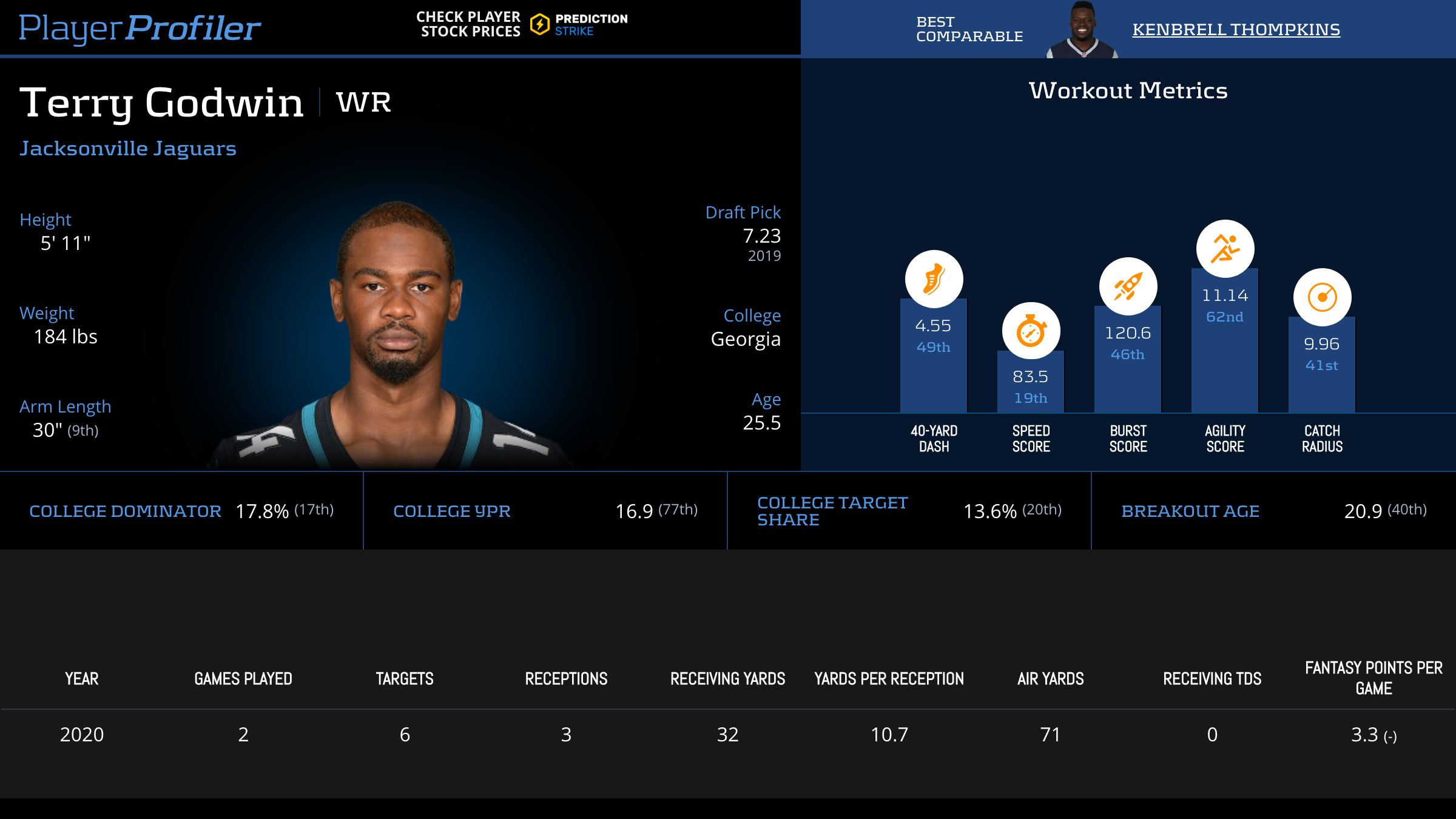Screen dimensions: 1456x819
Task: Click the College YPR label
Action: point(452,511)
